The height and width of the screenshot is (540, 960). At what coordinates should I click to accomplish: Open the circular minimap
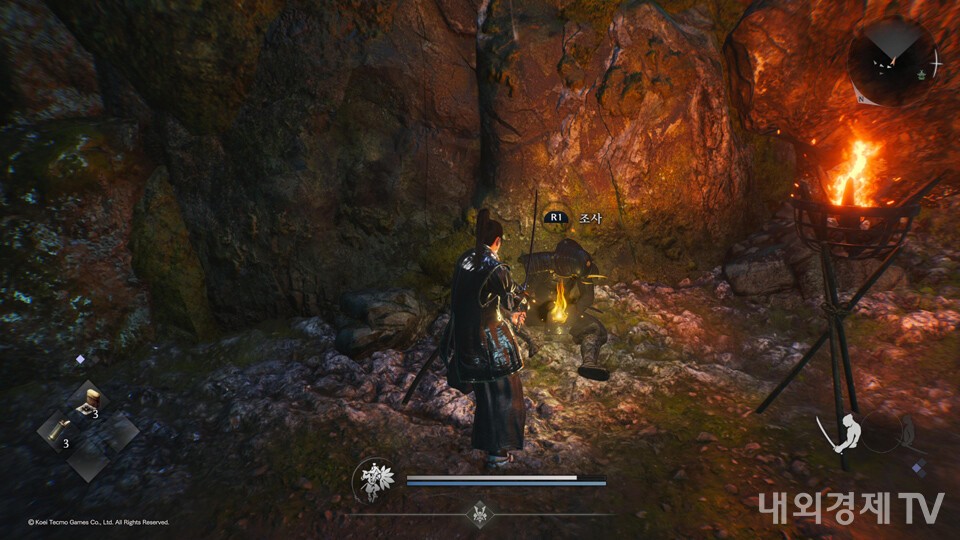892,60
